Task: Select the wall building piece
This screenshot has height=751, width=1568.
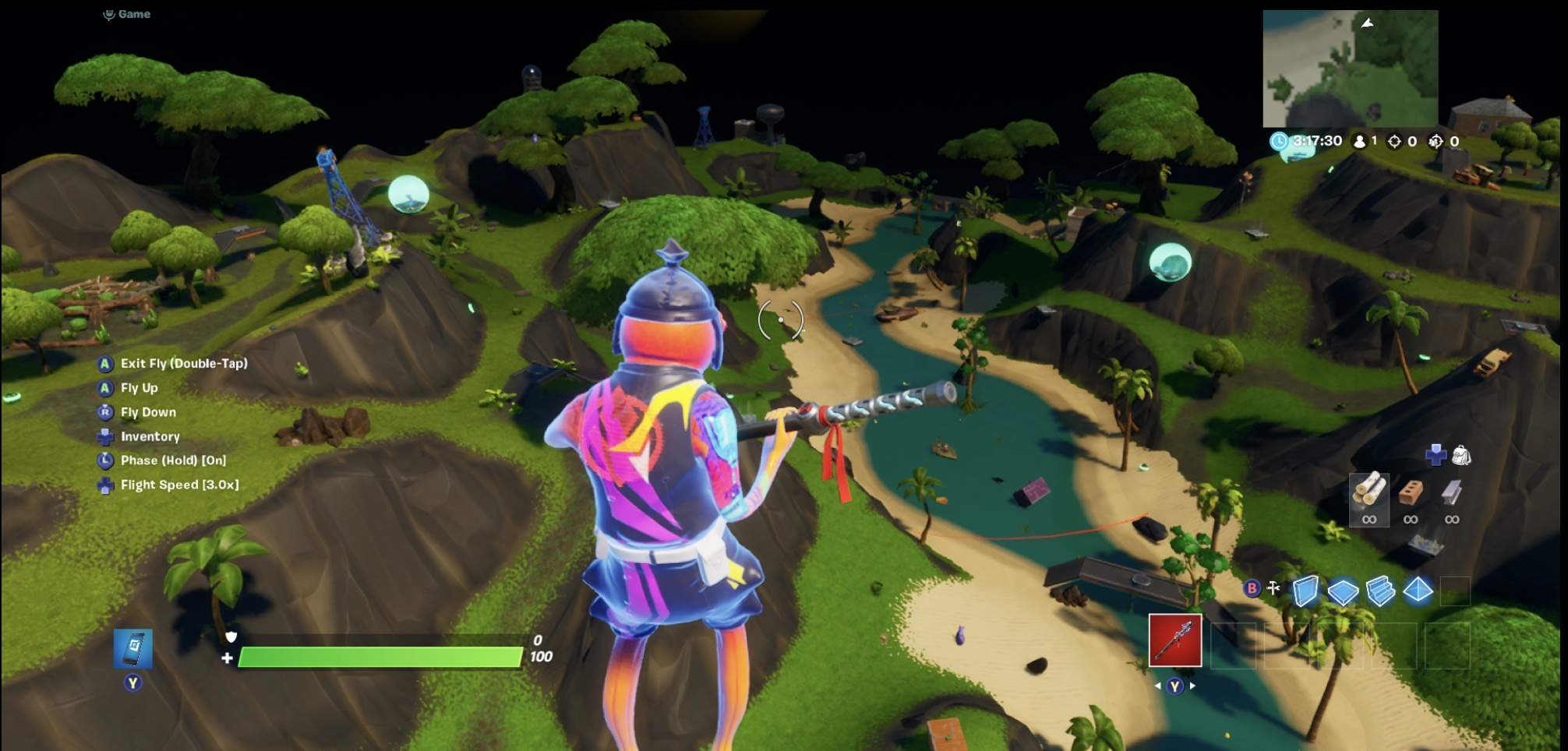Action: tap(1305, 591)
